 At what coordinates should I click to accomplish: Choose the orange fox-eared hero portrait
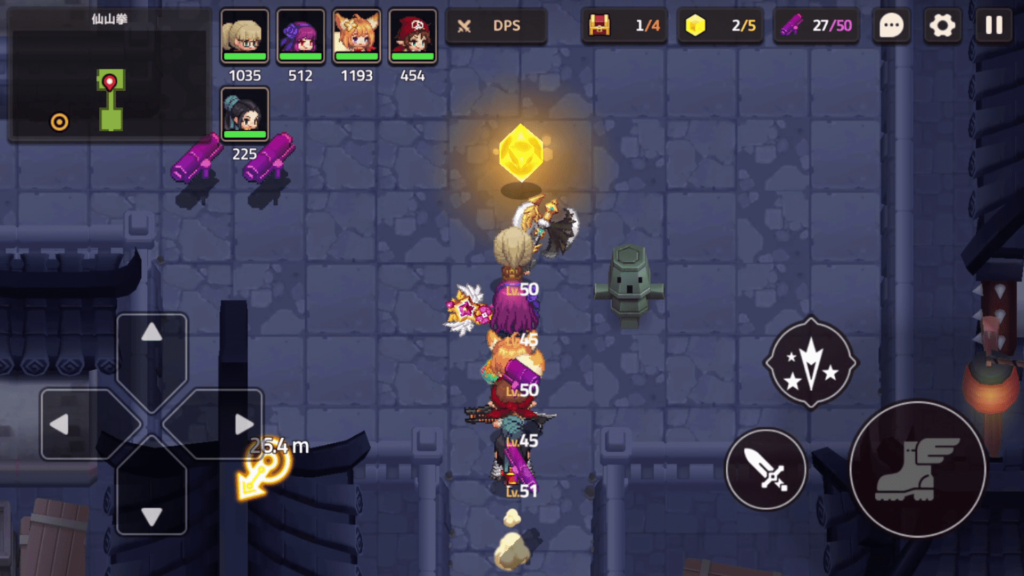pos(356,36)
